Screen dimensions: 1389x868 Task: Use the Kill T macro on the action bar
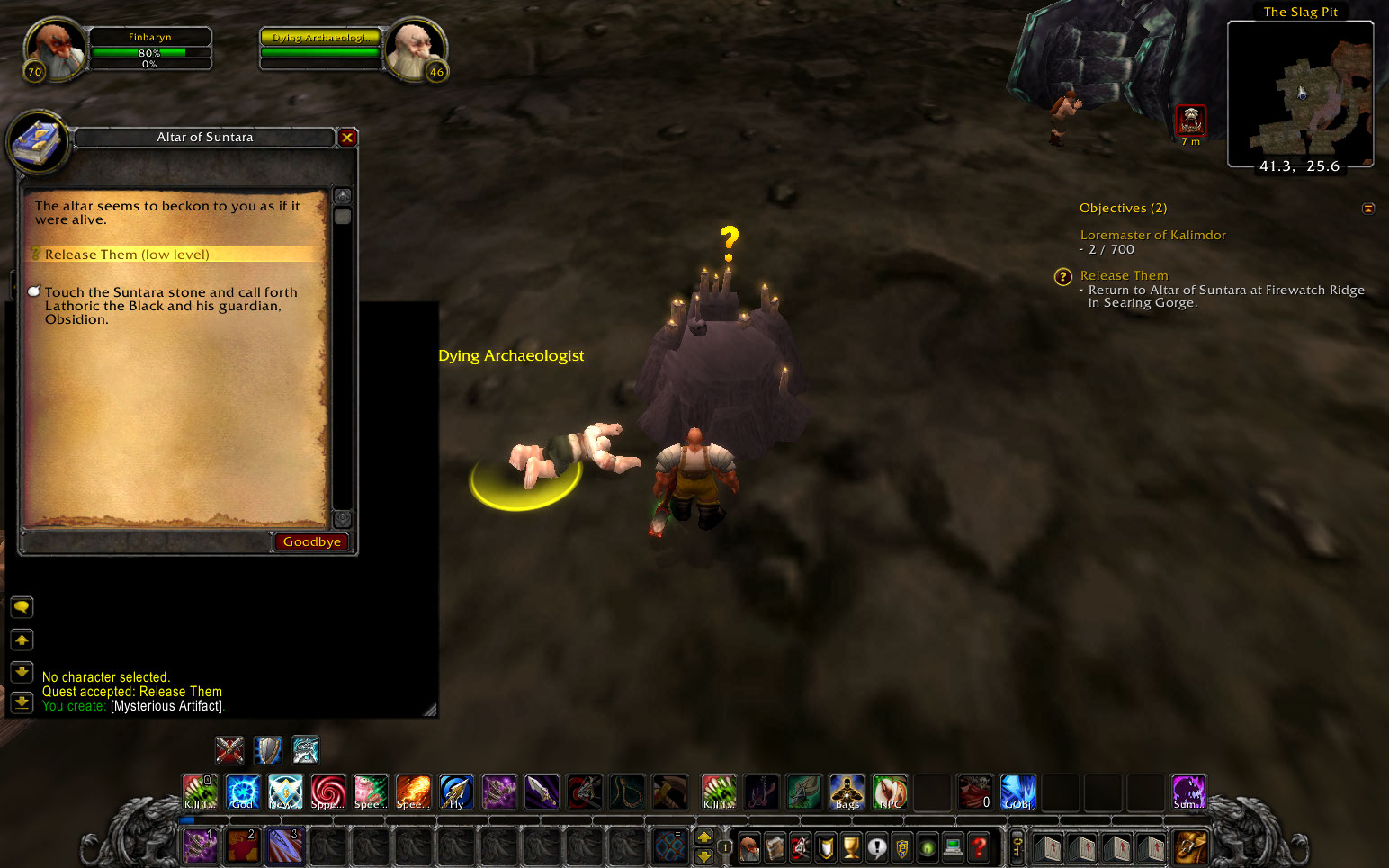pyautogui.click(x=200, y=792)
